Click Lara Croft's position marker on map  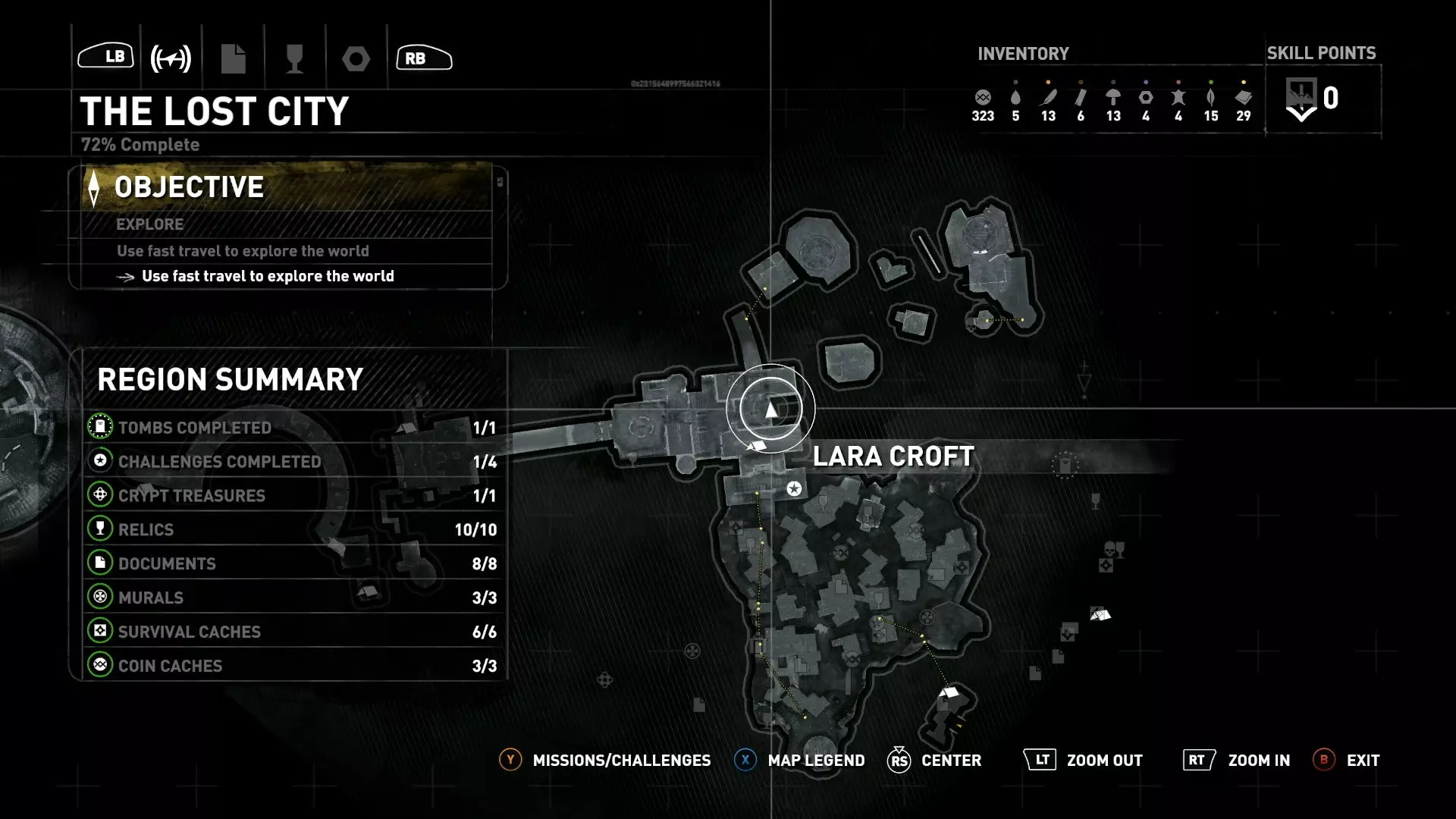pyautogui.click(x=770, y=409)
